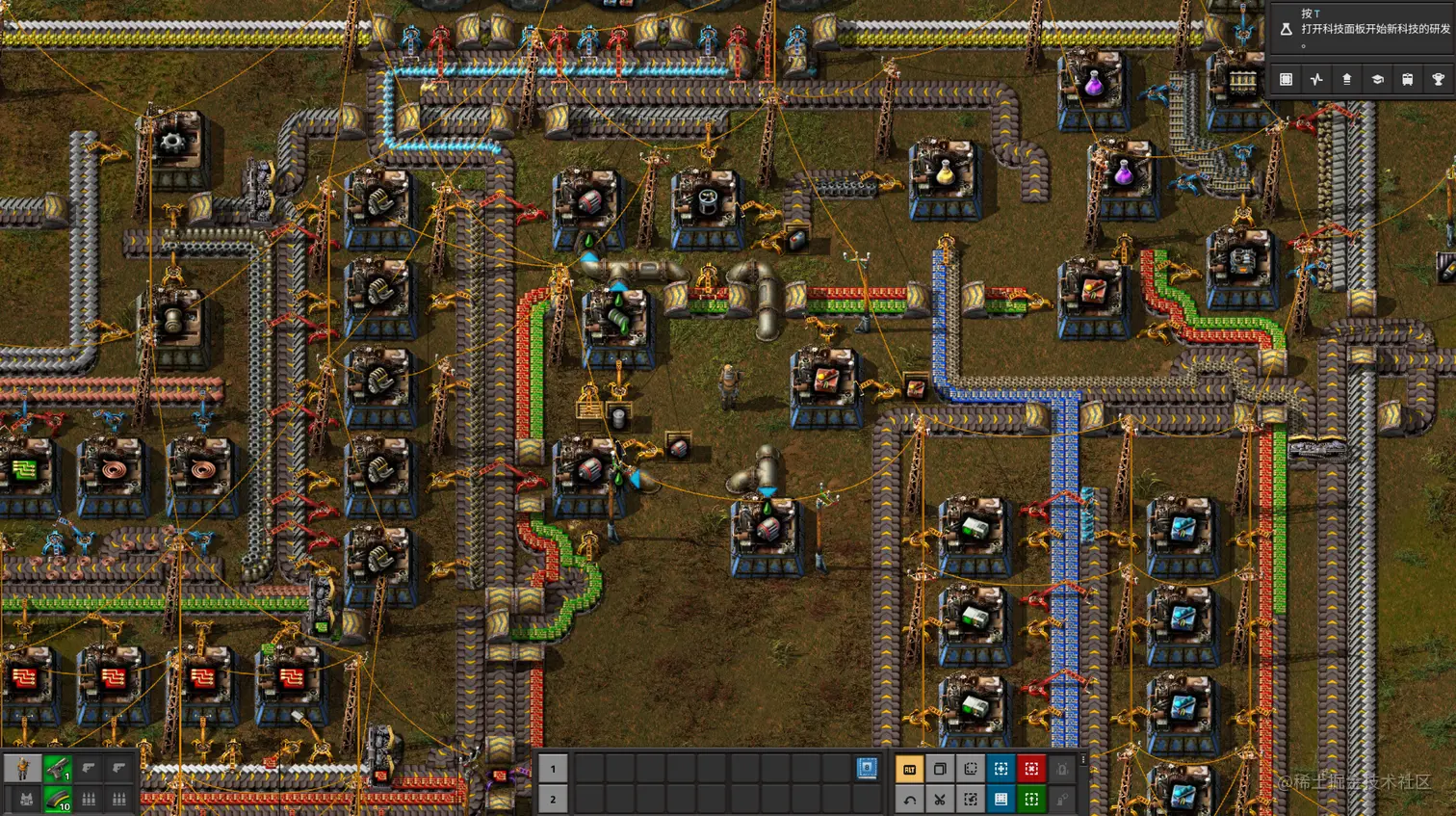The width and height of the screenshot is (1456, 816).
Task: Activate the green upgrade planner
Action: click(x=1031, y=799)
